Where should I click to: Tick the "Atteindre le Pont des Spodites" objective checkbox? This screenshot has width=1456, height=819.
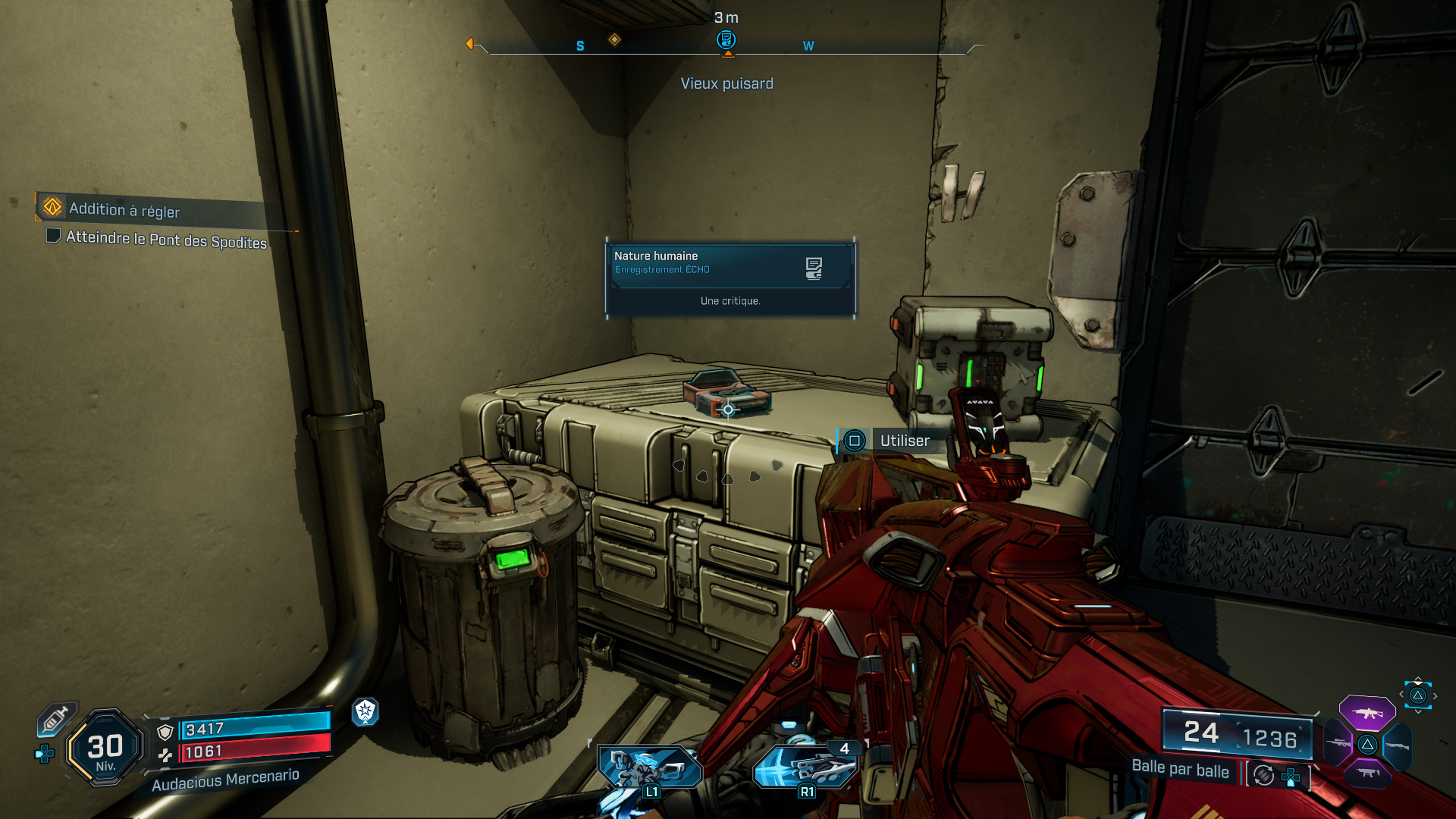click(53, 236)
